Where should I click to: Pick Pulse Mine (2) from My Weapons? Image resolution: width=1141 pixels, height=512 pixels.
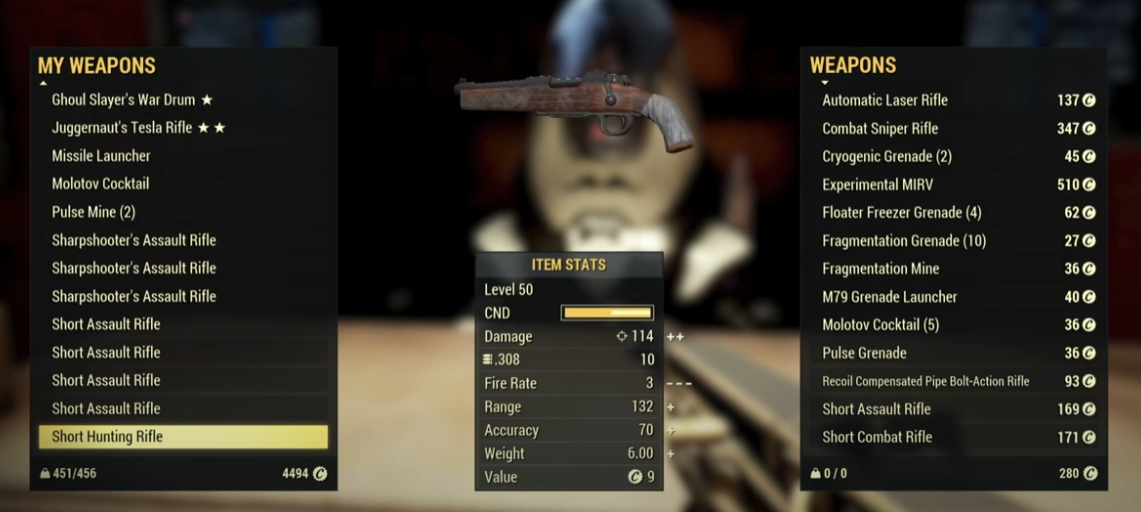[x=93, y=212]
